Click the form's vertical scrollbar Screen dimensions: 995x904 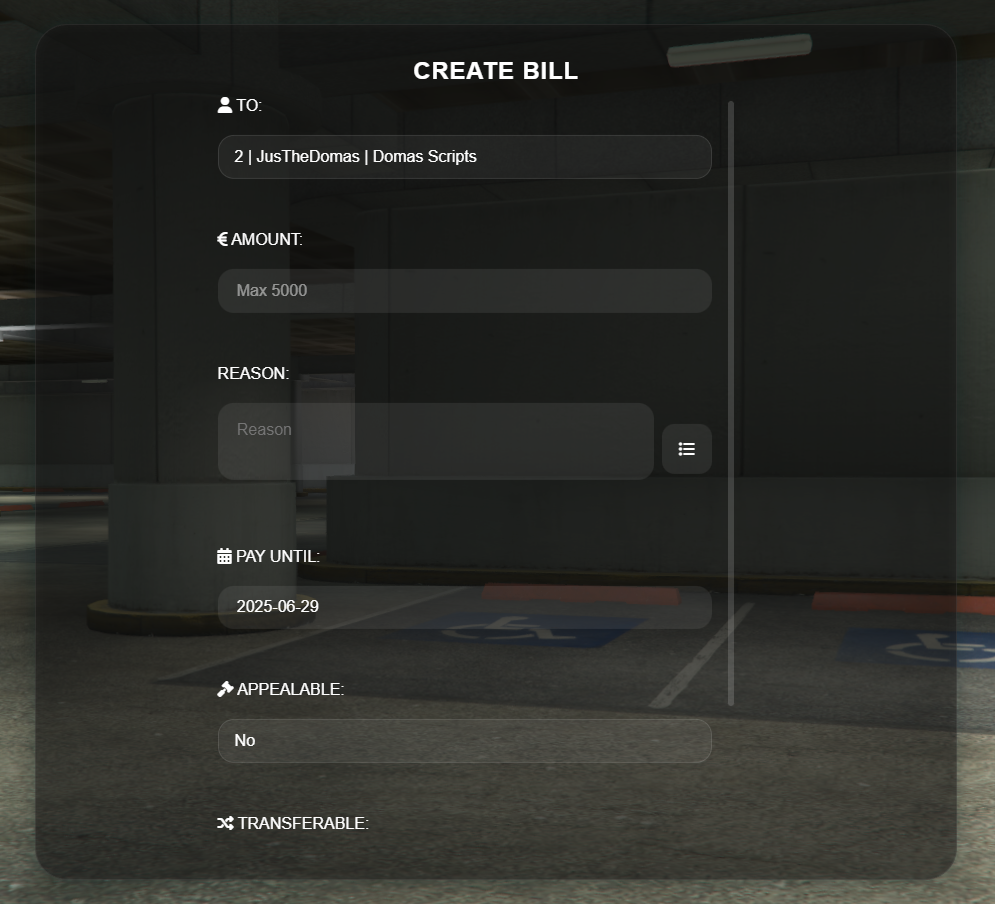click(x=731, y=400)
